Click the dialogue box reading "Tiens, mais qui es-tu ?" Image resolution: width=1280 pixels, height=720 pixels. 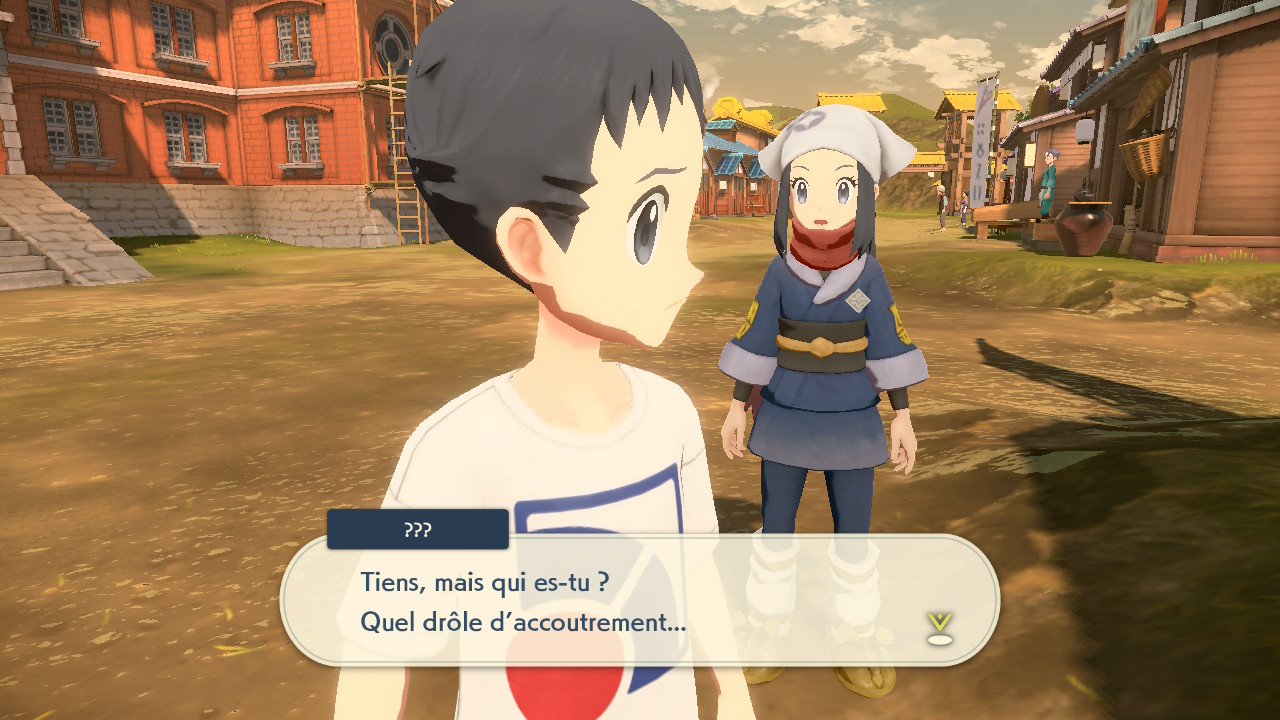click(640, 601)
